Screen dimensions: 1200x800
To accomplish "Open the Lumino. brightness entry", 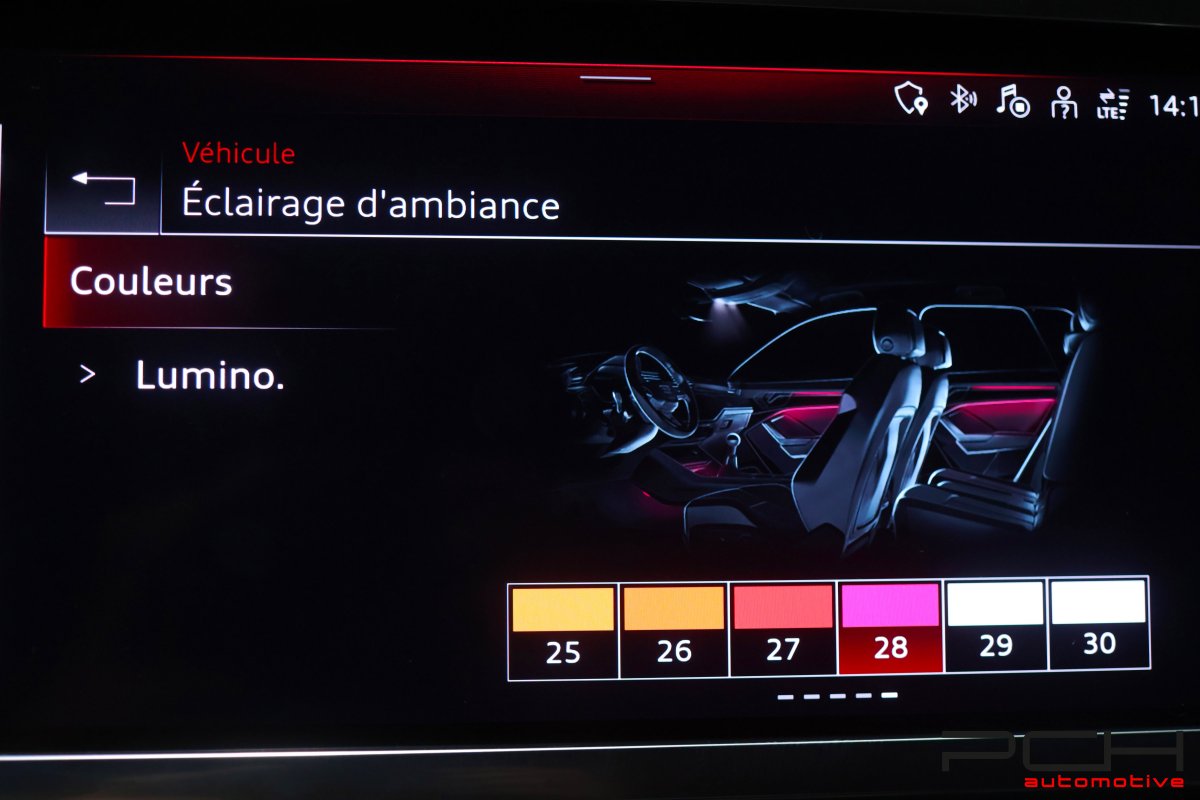I will tap(209, 376).
